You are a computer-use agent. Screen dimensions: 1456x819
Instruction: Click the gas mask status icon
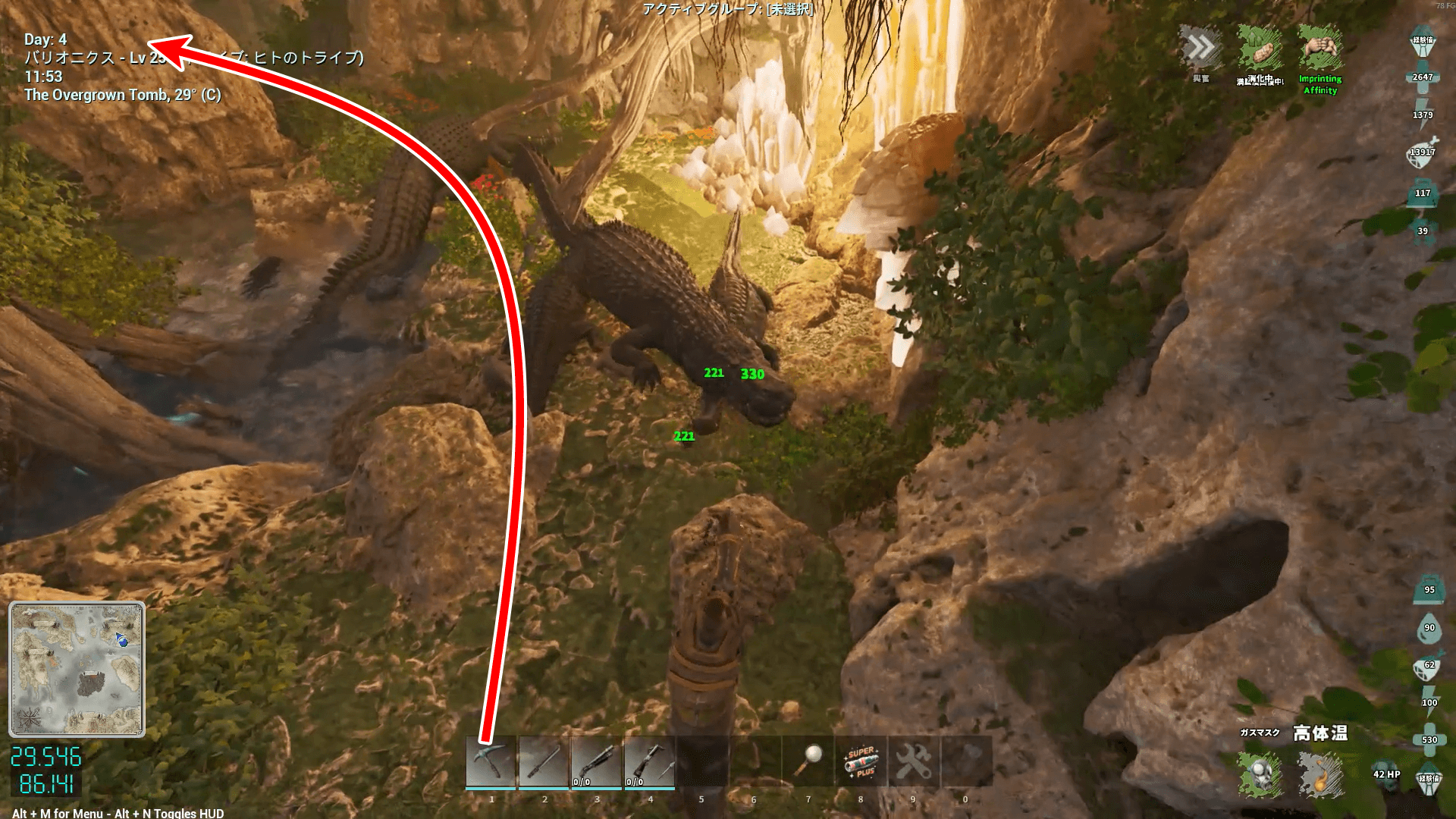click(1260, 774)
